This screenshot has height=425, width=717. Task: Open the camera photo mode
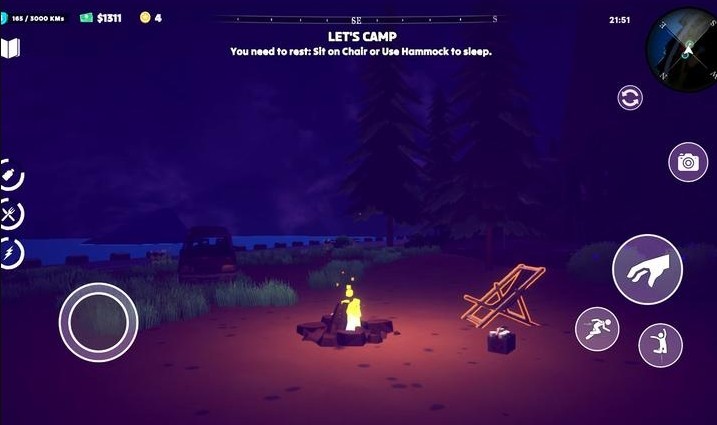pos(687,162)
